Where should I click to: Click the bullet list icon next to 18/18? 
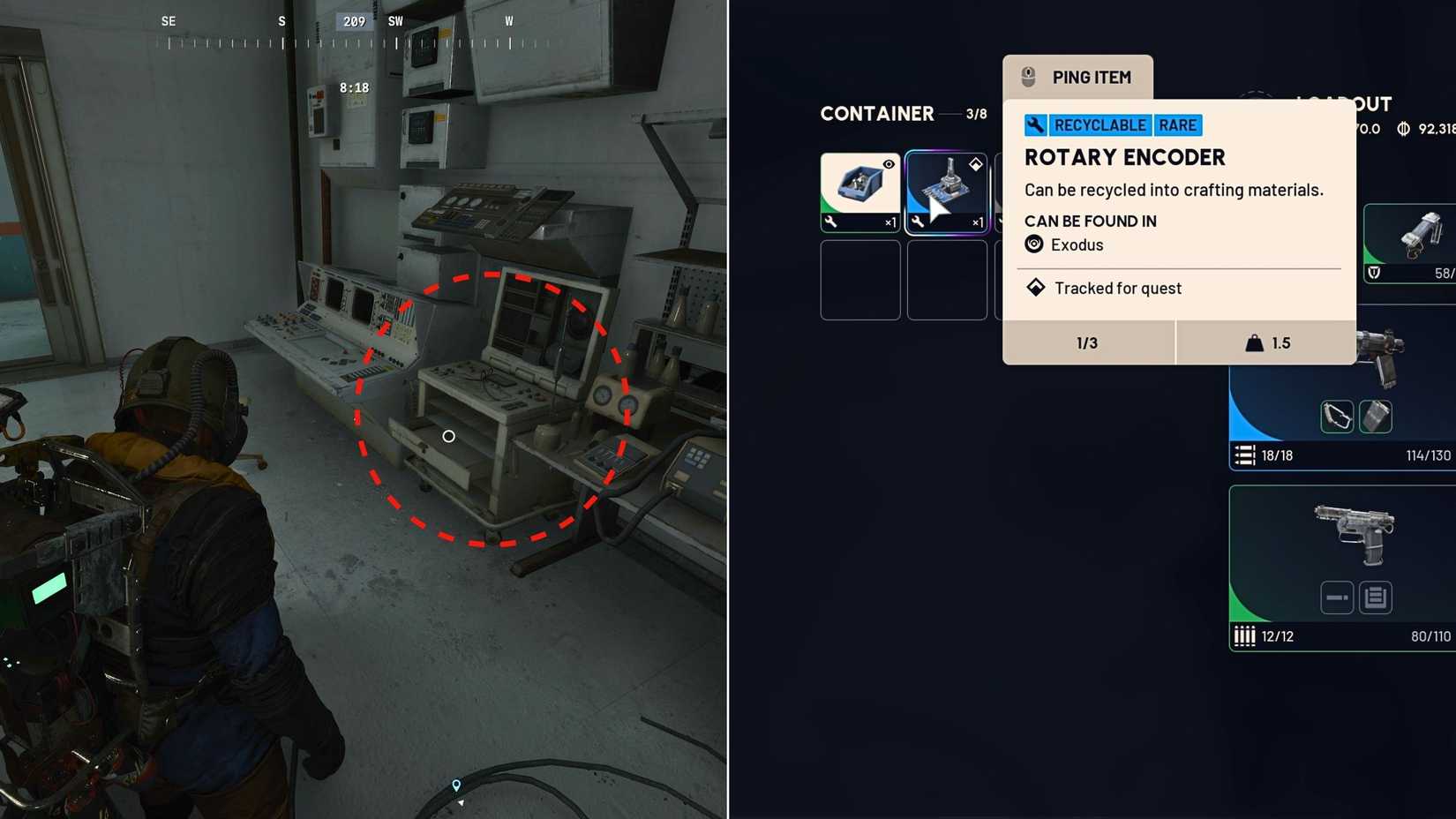(1246, 455)
